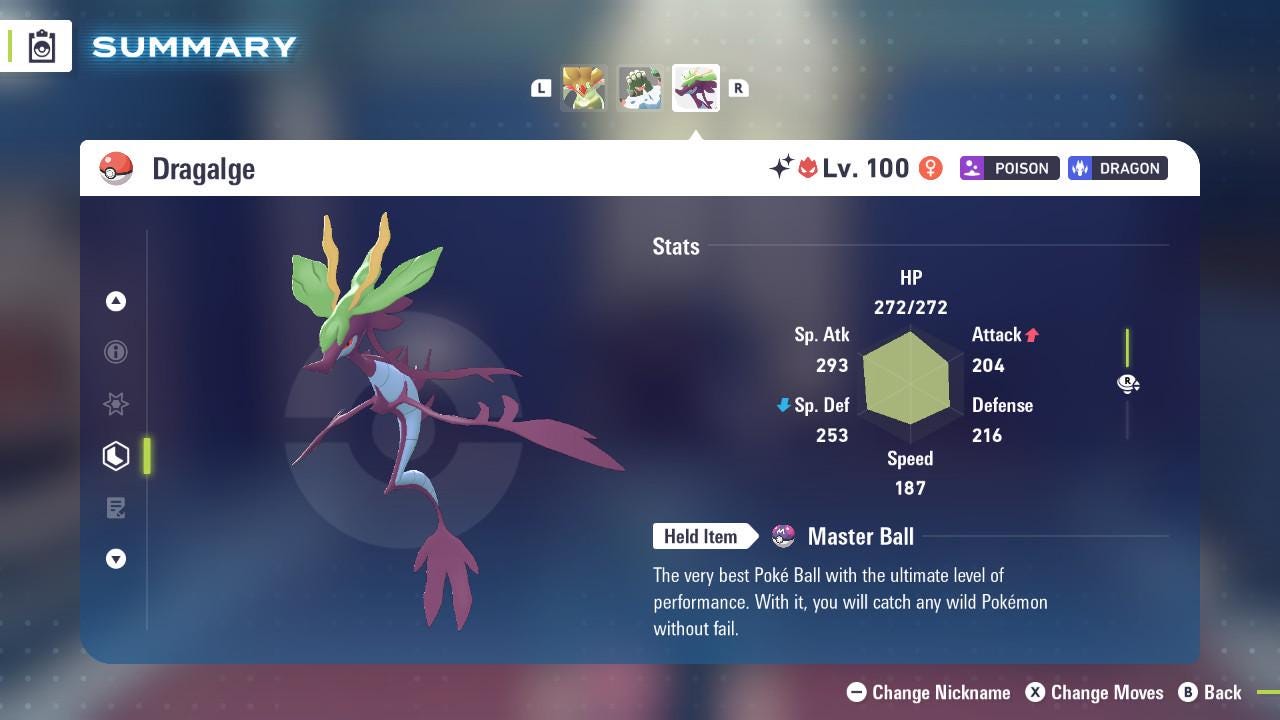Viewport: 1280px width, 720px height.
Task: Select the Master Ball held item
Action: tap(860, 537)
